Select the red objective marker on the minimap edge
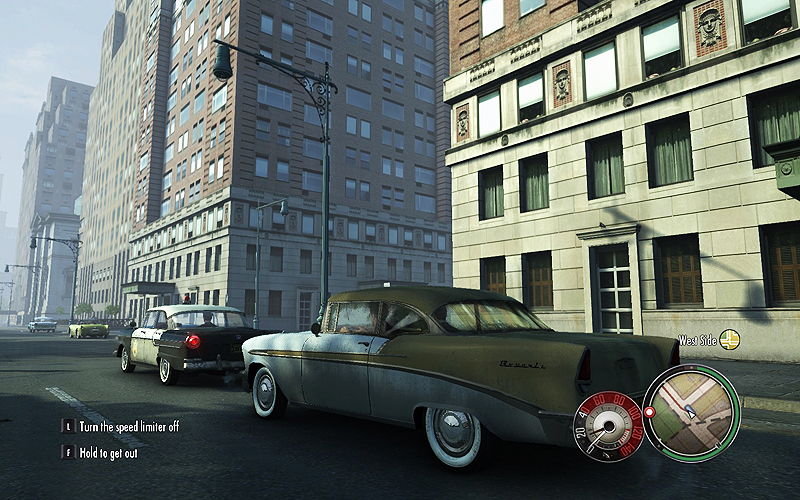Screen dimensions: 800x500 pyautogui.click(x=649, y=411)
